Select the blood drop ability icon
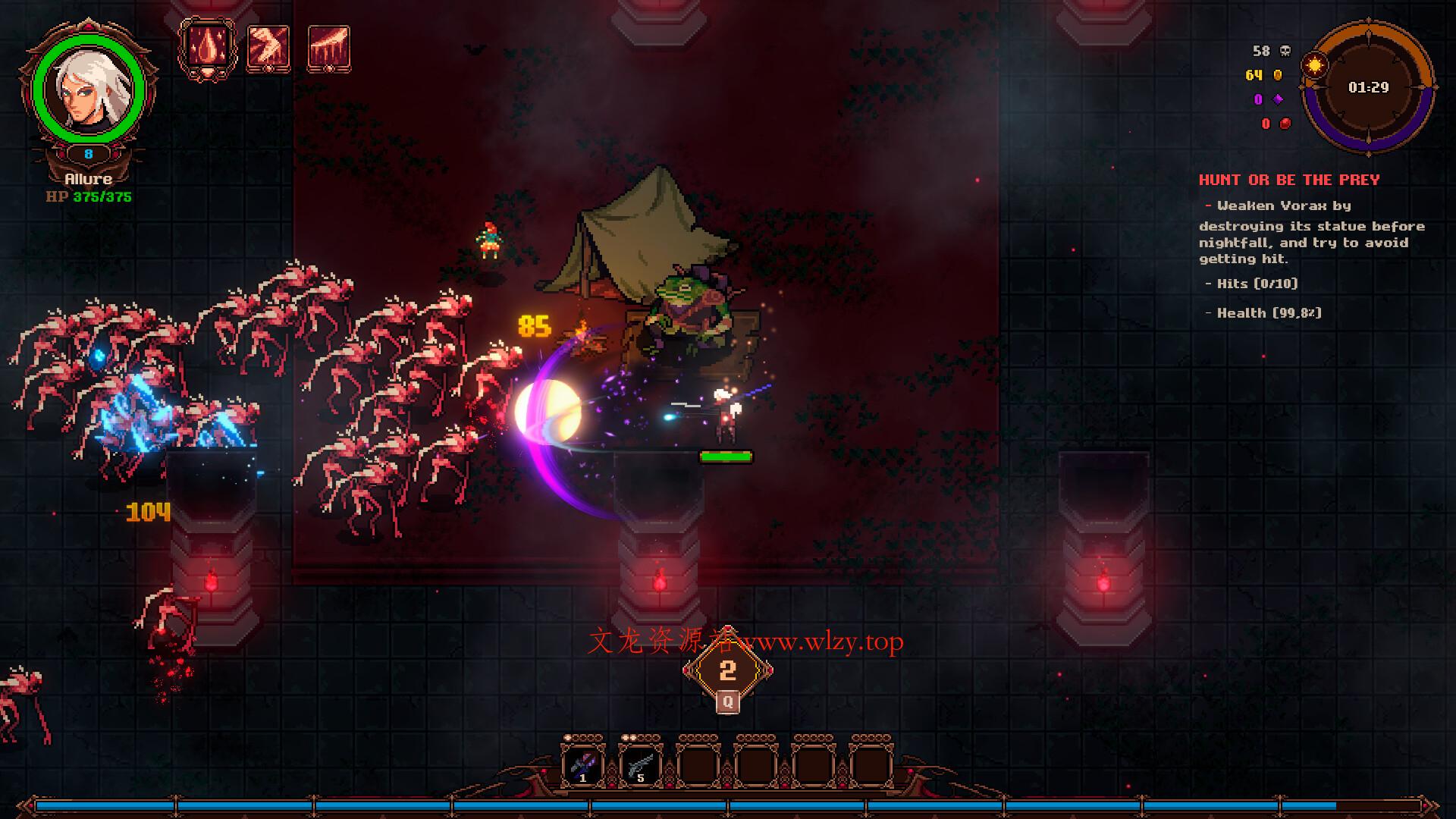The height and width of the screenshot is (819, 1456). coord(207,49)
